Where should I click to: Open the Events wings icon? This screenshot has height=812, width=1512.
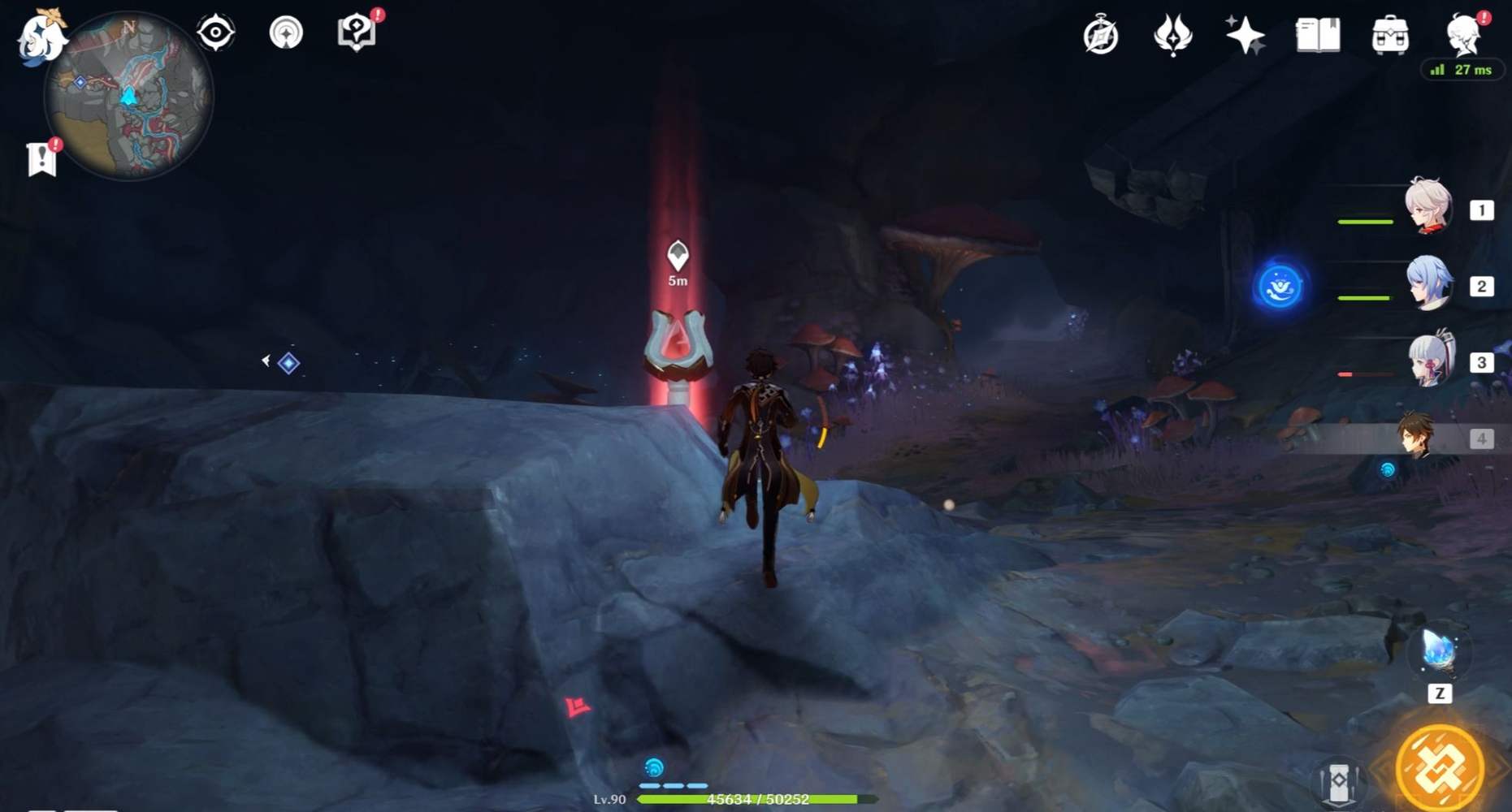point(1173,34)
